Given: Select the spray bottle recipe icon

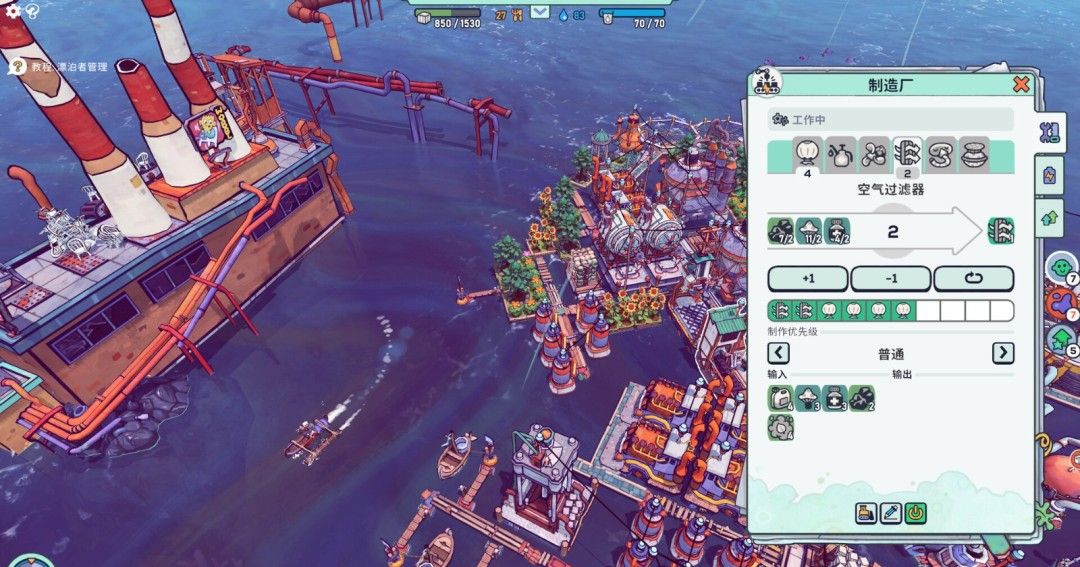Looking at the screenshot, I should [841, 154].
